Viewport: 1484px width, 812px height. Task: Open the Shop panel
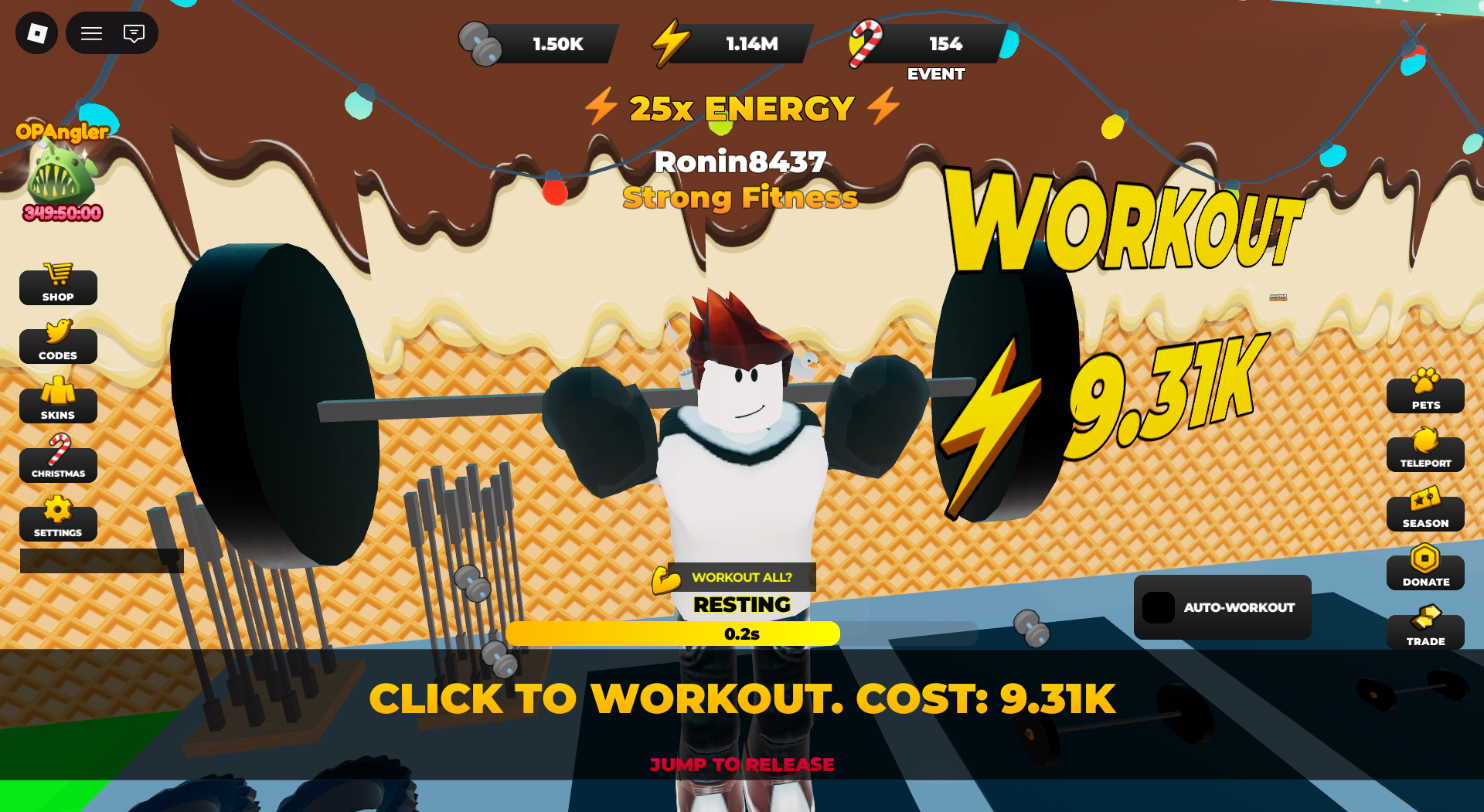pos(58,286)
